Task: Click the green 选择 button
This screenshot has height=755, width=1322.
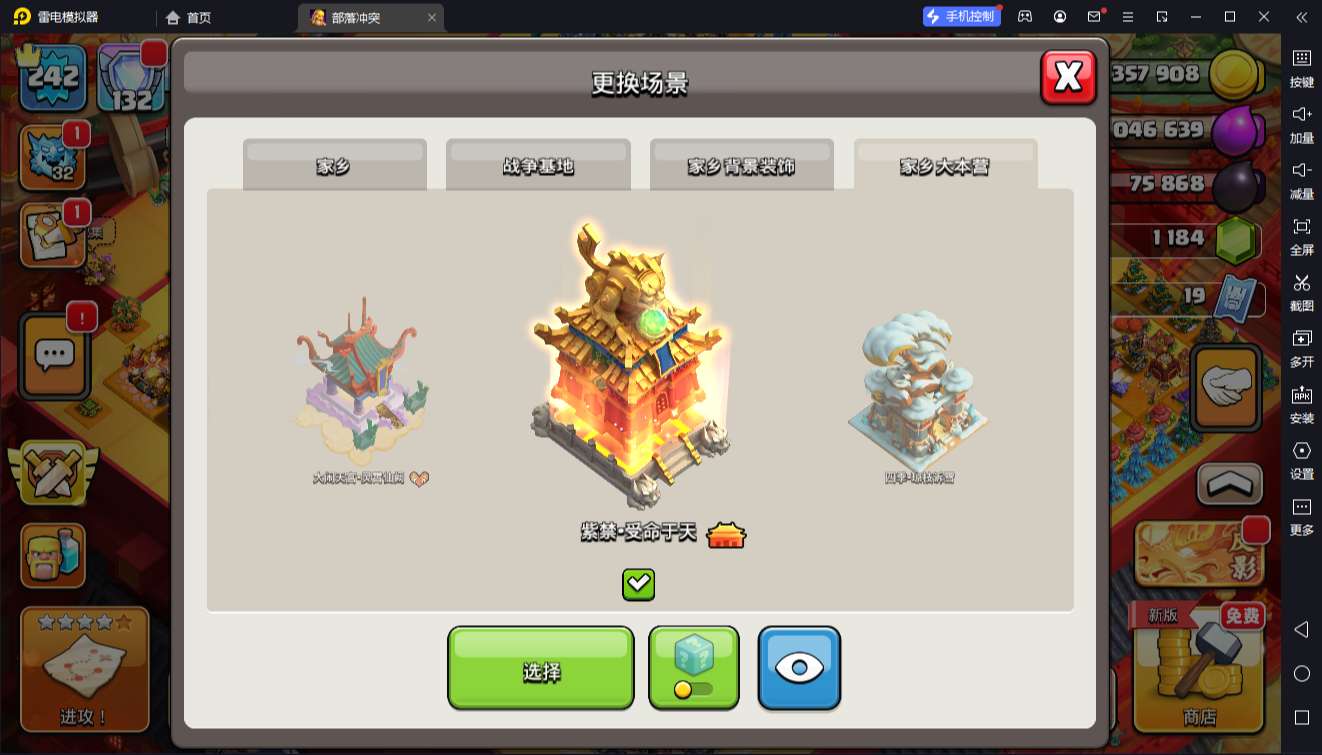Action: [x=540, y=669]
